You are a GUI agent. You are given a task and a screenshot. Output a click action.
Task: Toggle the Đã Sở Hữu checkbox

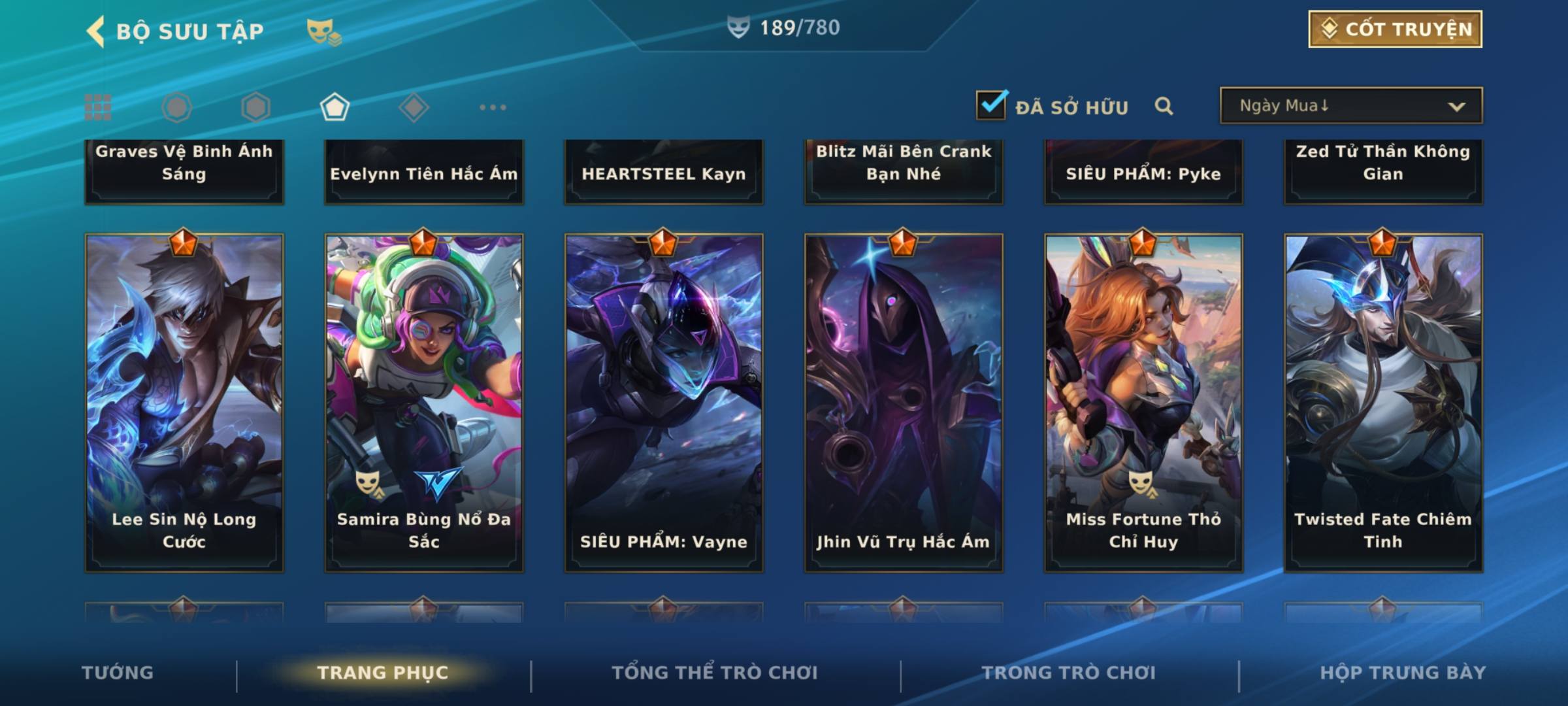pyautogui.click(x=991, y=105)
